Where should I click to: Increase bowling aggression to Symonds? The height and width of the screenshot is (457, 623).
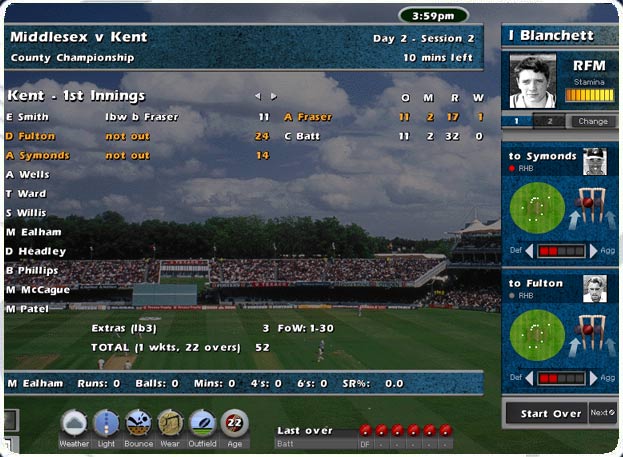[593, 250]
